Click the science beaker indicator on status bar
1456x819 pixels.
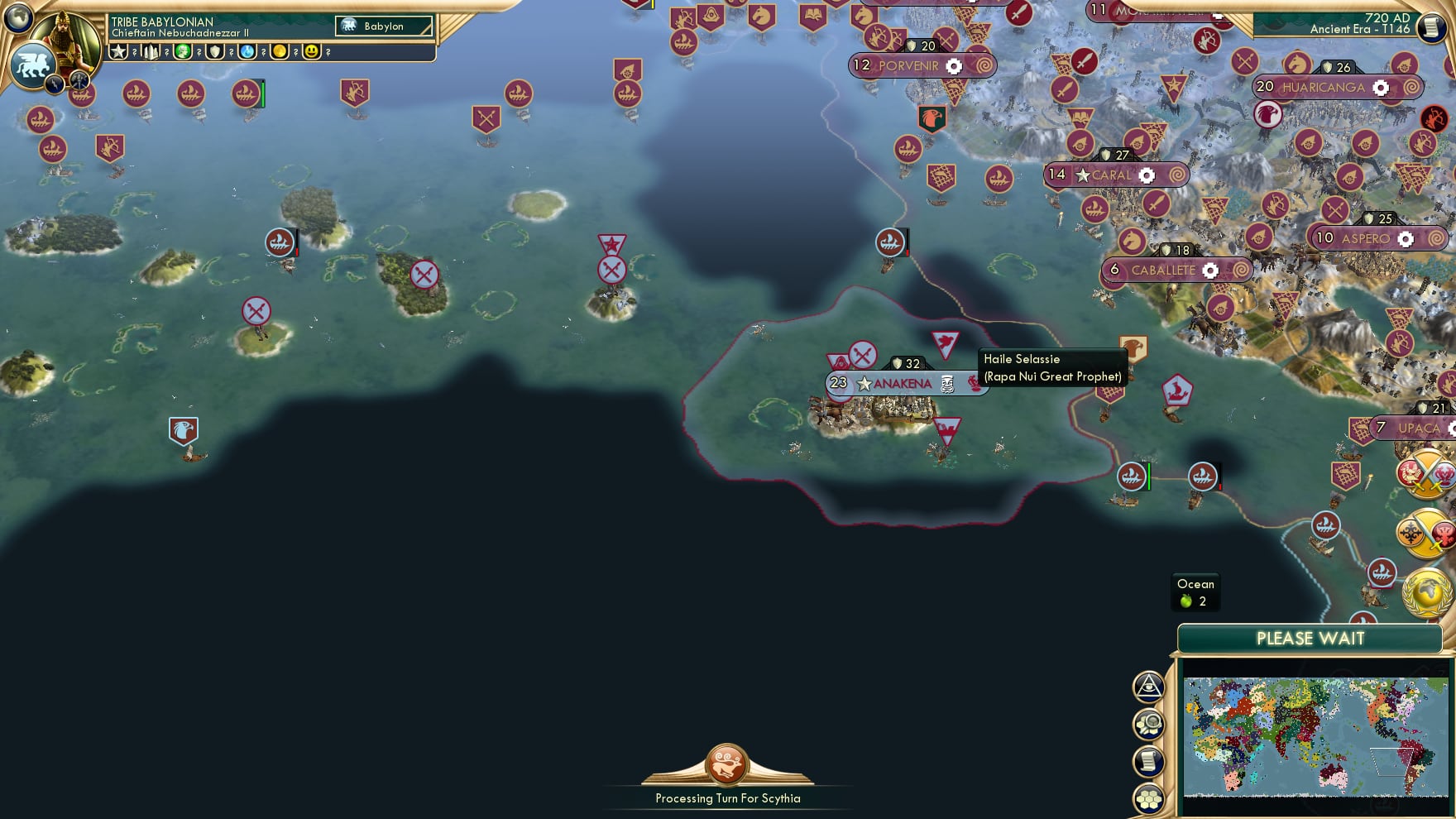[247, 52]
